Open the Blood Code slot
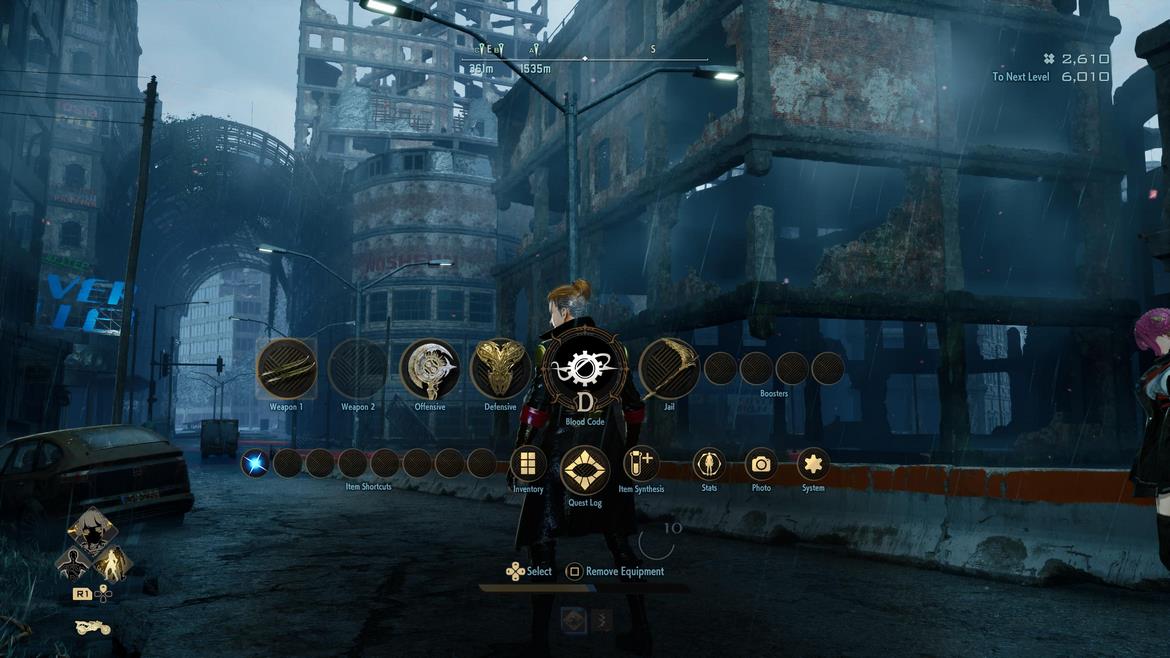This screenshot has height=658, width=1170. click(585, 371)
